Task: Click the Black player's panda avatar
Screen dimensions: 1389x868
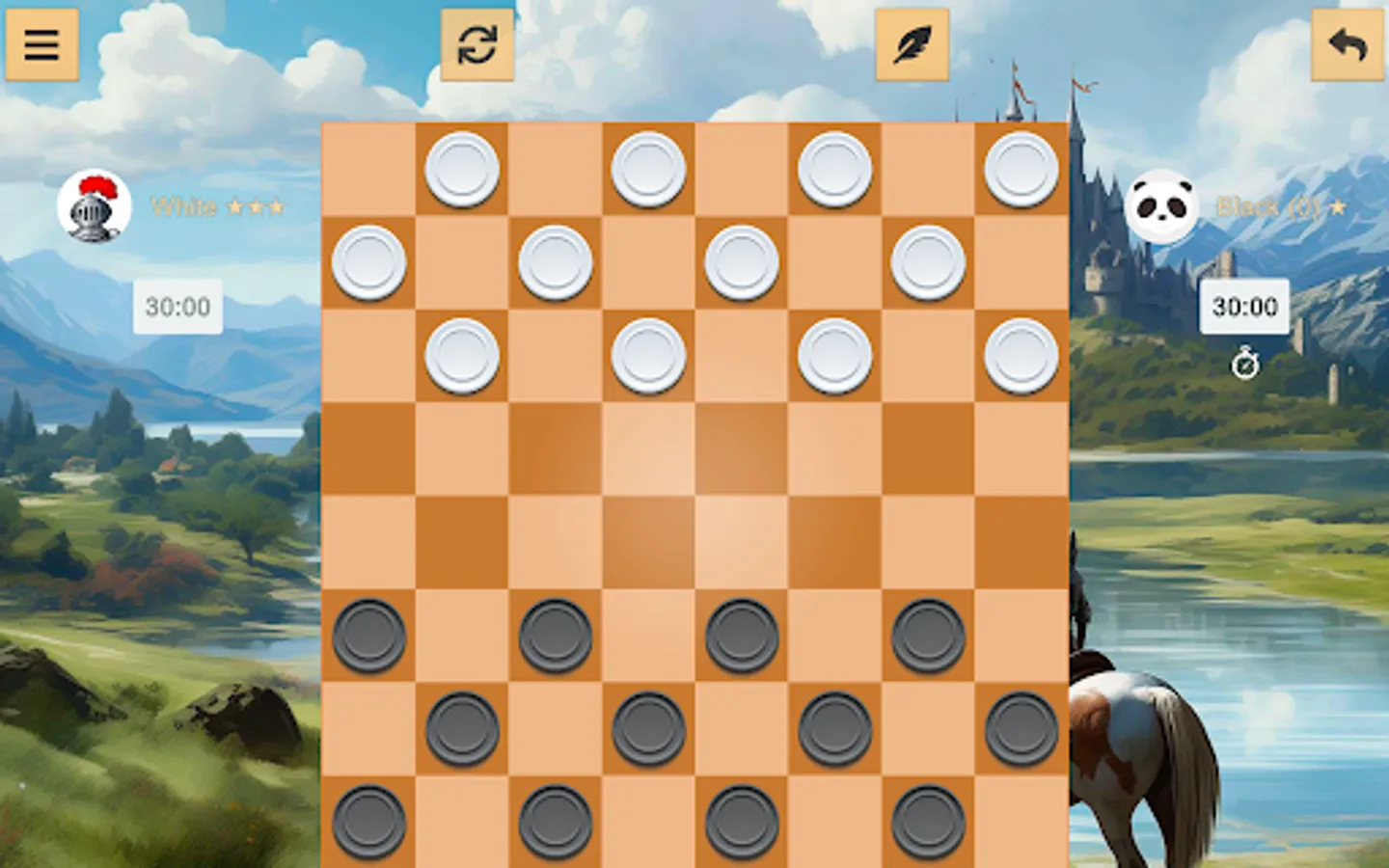Action: pyautogui.click(x=1164, y=205)
